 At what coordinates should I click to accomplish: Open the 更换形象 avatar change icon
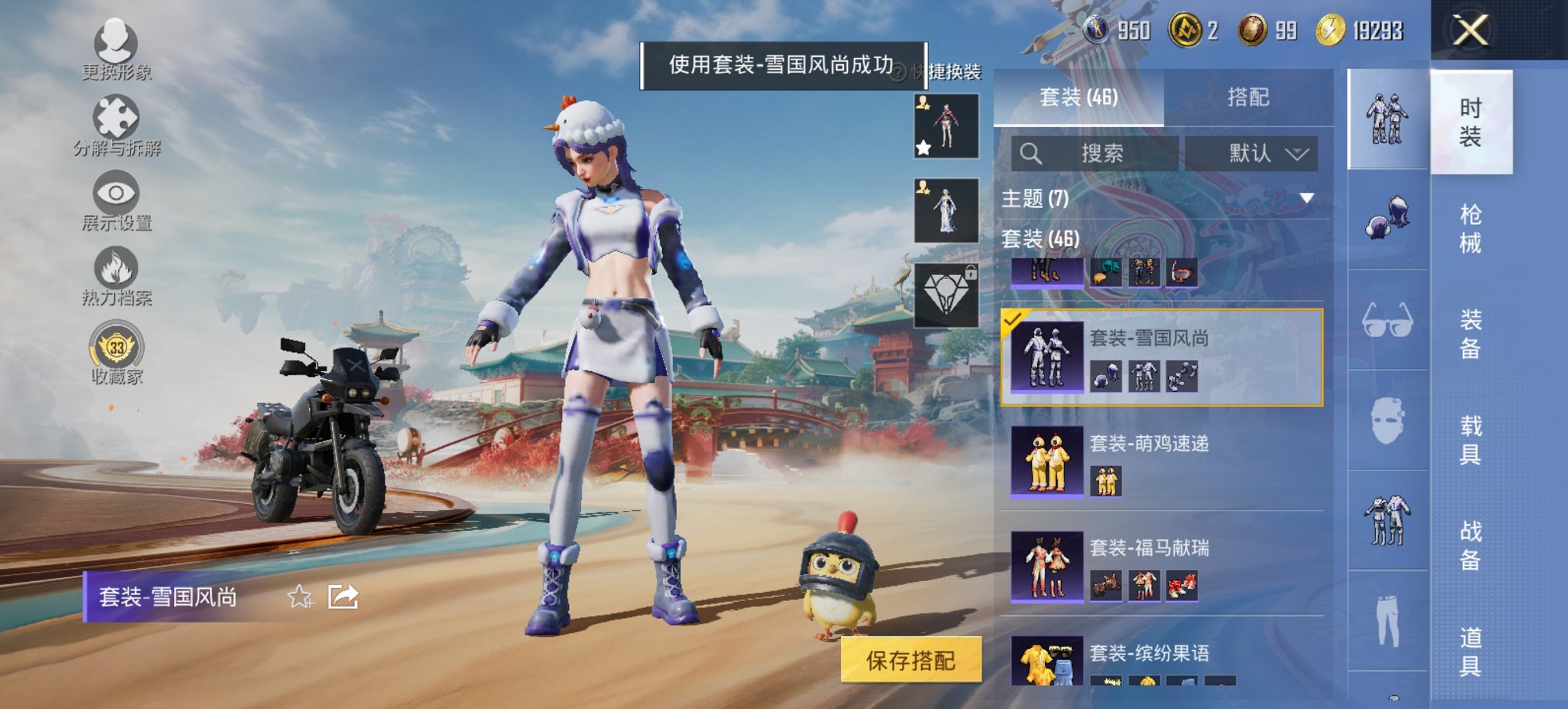116,44
